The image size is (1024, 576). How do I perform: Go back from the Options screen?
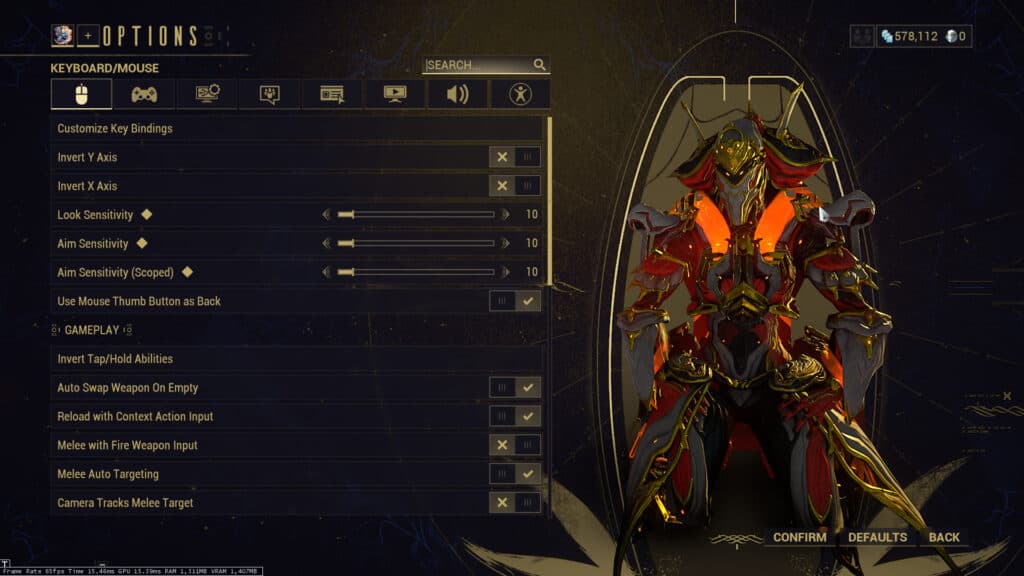click(944, 538)
